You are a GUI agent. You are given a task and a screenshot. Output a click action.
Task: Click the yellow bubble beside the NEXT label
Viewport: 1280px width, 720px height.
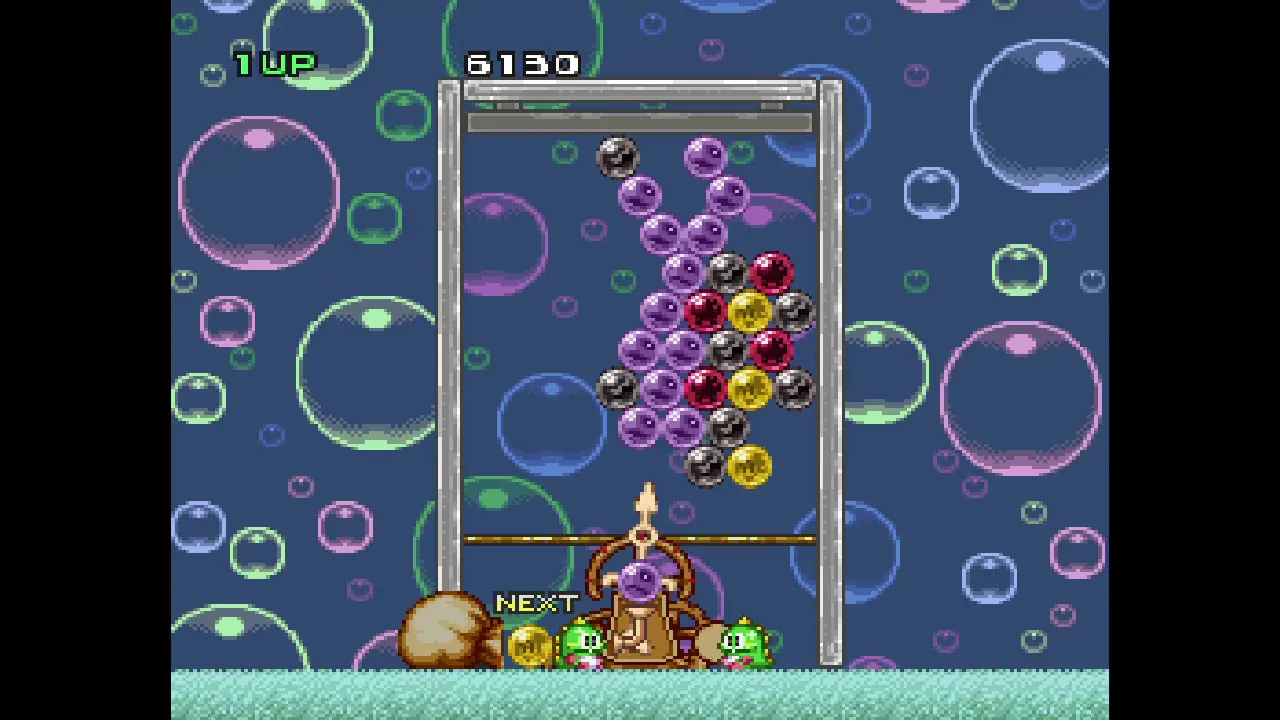click(530, 645)
